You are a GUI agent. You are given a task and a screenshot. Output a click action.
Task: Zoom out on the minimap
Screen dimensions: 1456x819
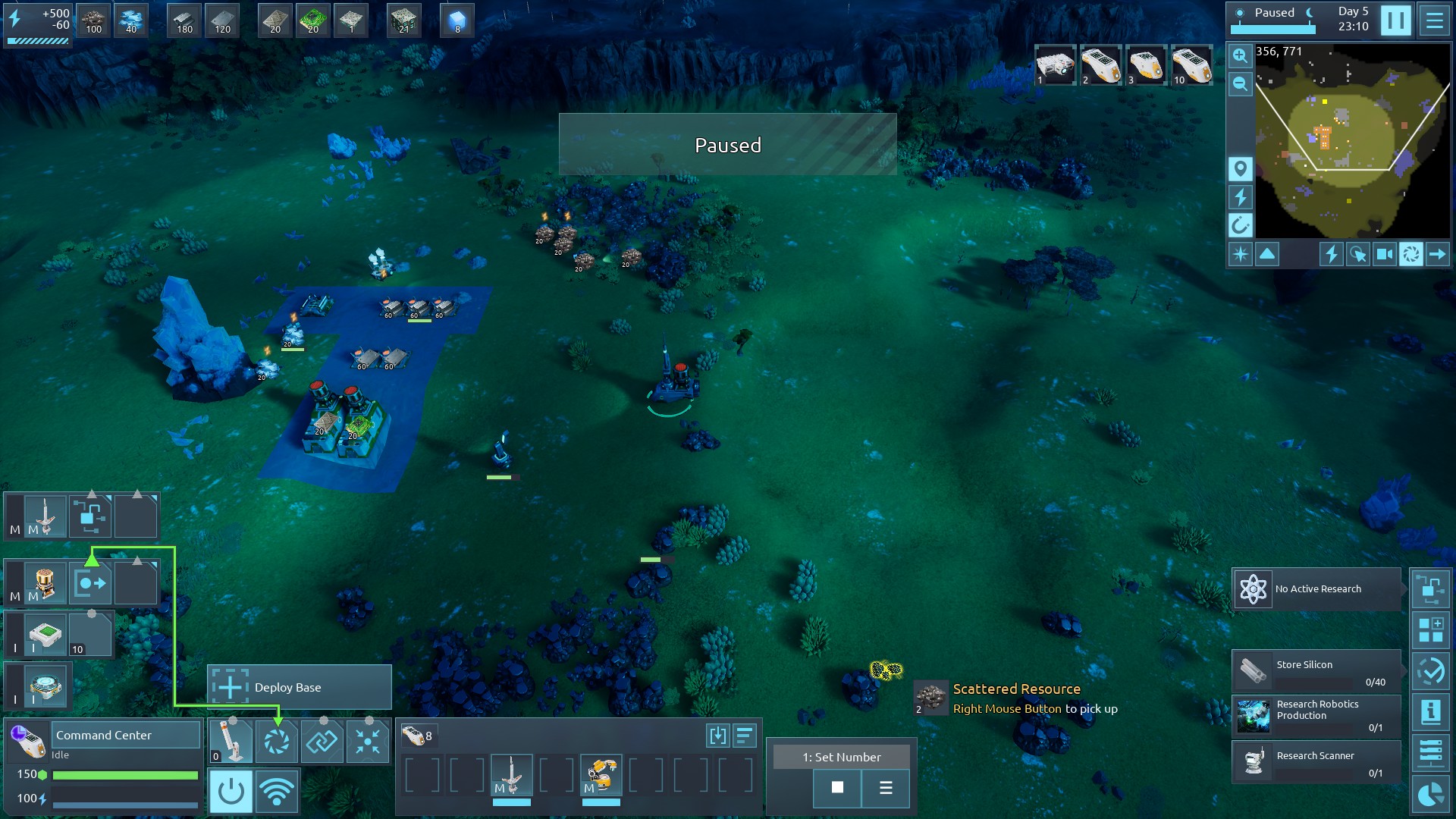[1240, 83]
